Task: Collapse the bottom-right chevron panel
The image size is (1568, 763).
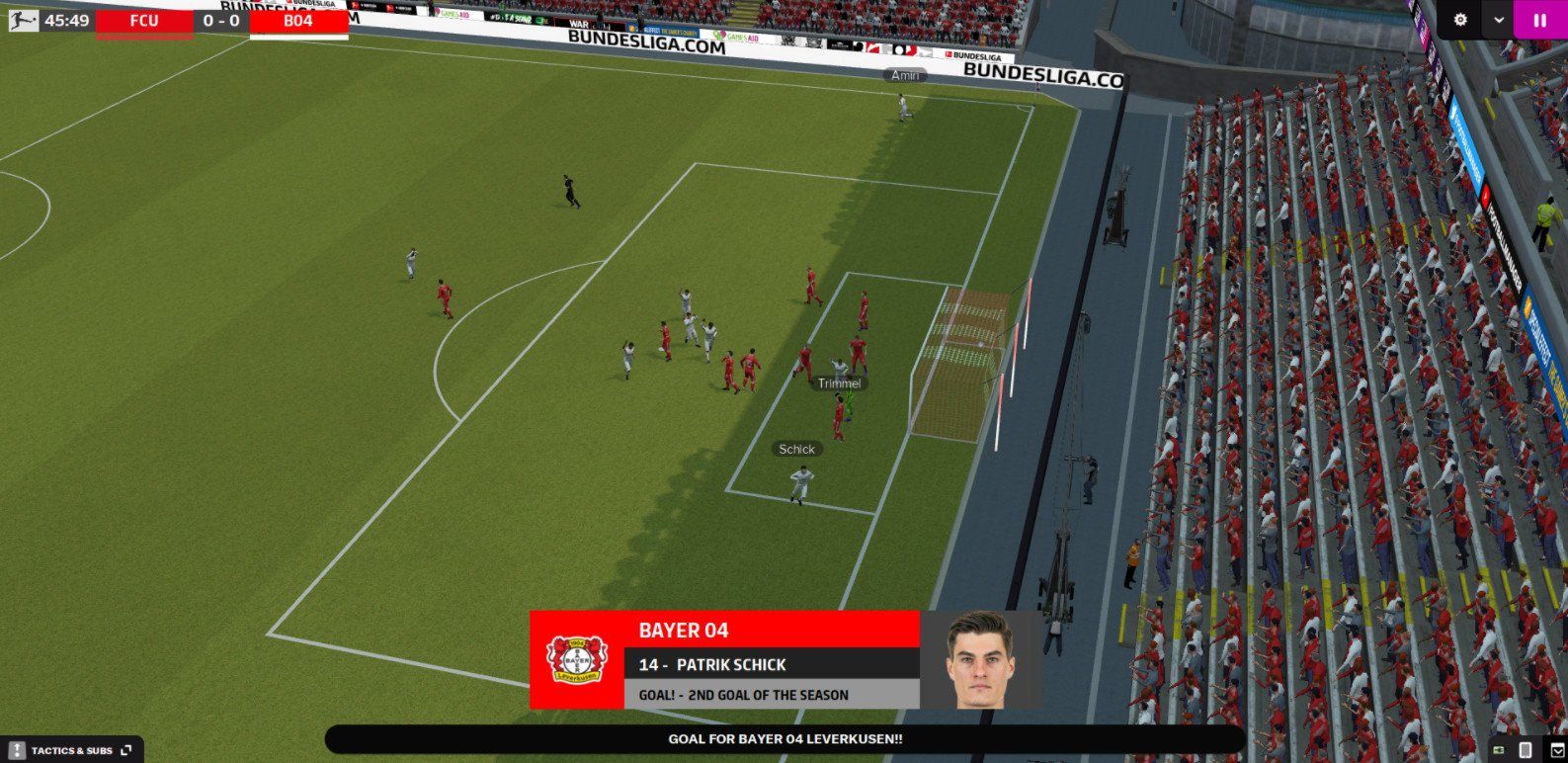Action: click(x=1557, y=749)
